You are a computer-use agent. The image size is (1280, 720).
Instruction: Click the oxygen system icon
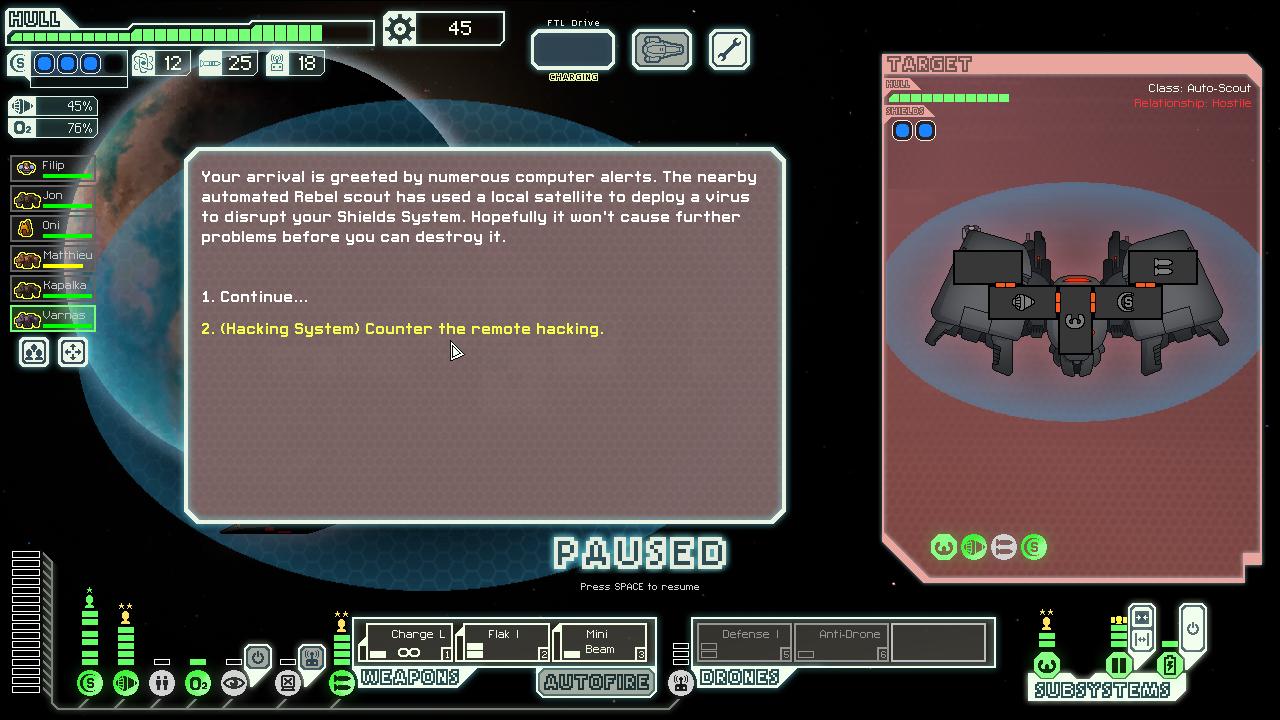click(x=198, y=683)
